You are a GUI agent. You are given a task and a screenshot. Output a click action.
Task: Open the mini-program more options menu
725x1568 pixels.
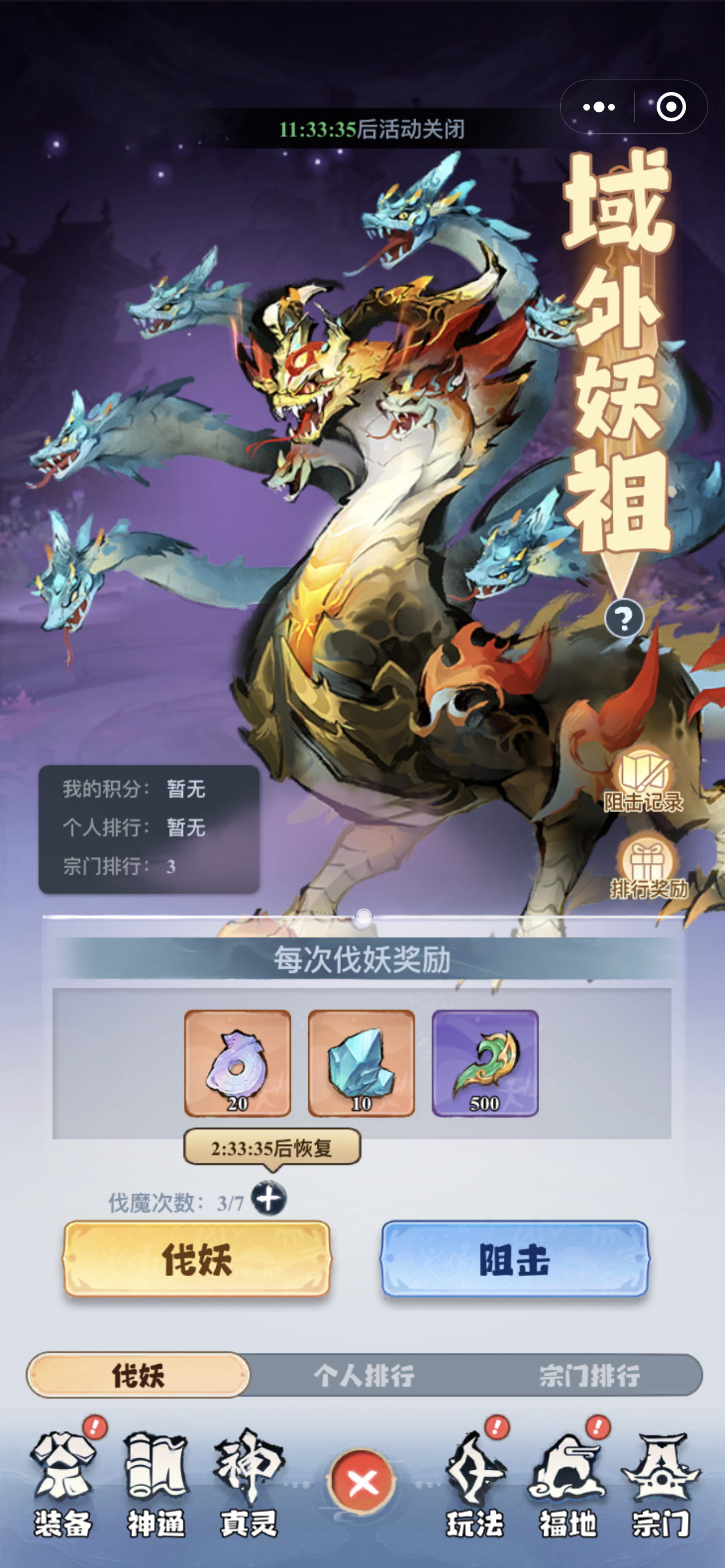[599, 107]
